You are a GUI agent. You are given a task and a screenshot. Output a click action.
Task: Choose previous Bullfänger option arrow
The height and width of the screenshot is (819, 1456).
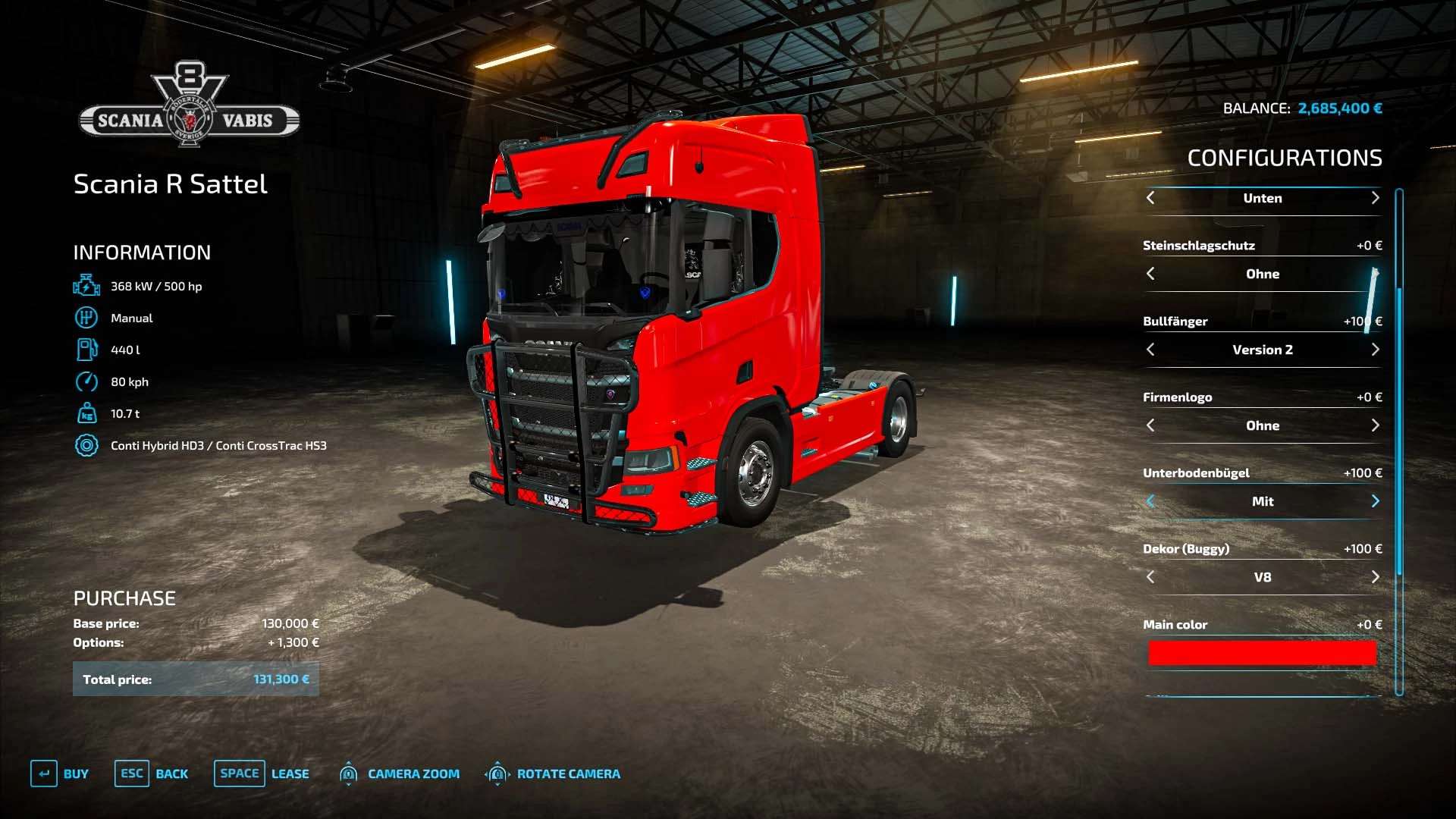pos(1150,350)
